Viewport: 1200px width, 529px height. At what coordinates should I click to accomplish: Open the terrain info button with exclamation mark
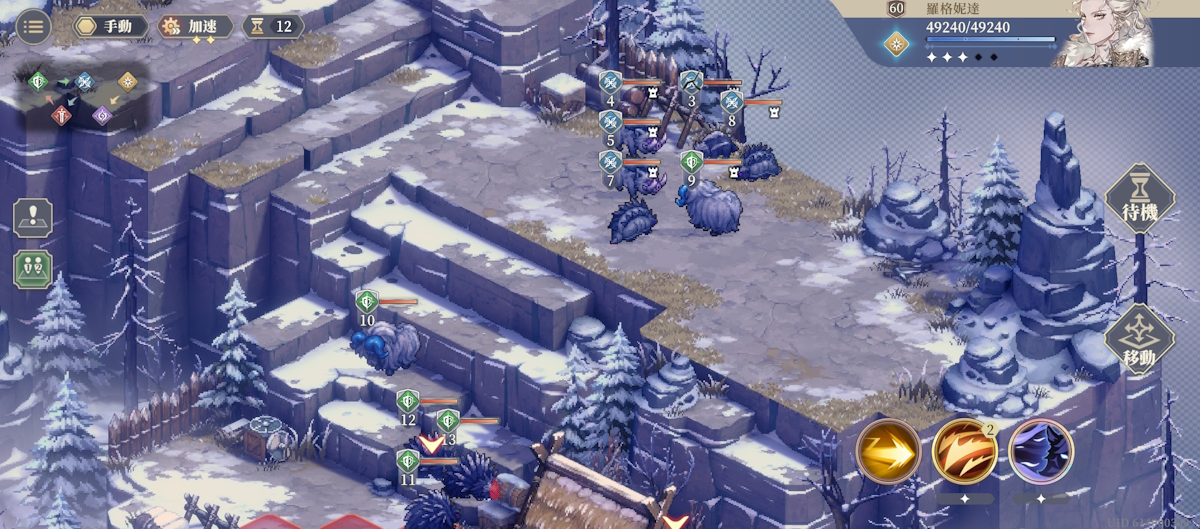point(33,217)
